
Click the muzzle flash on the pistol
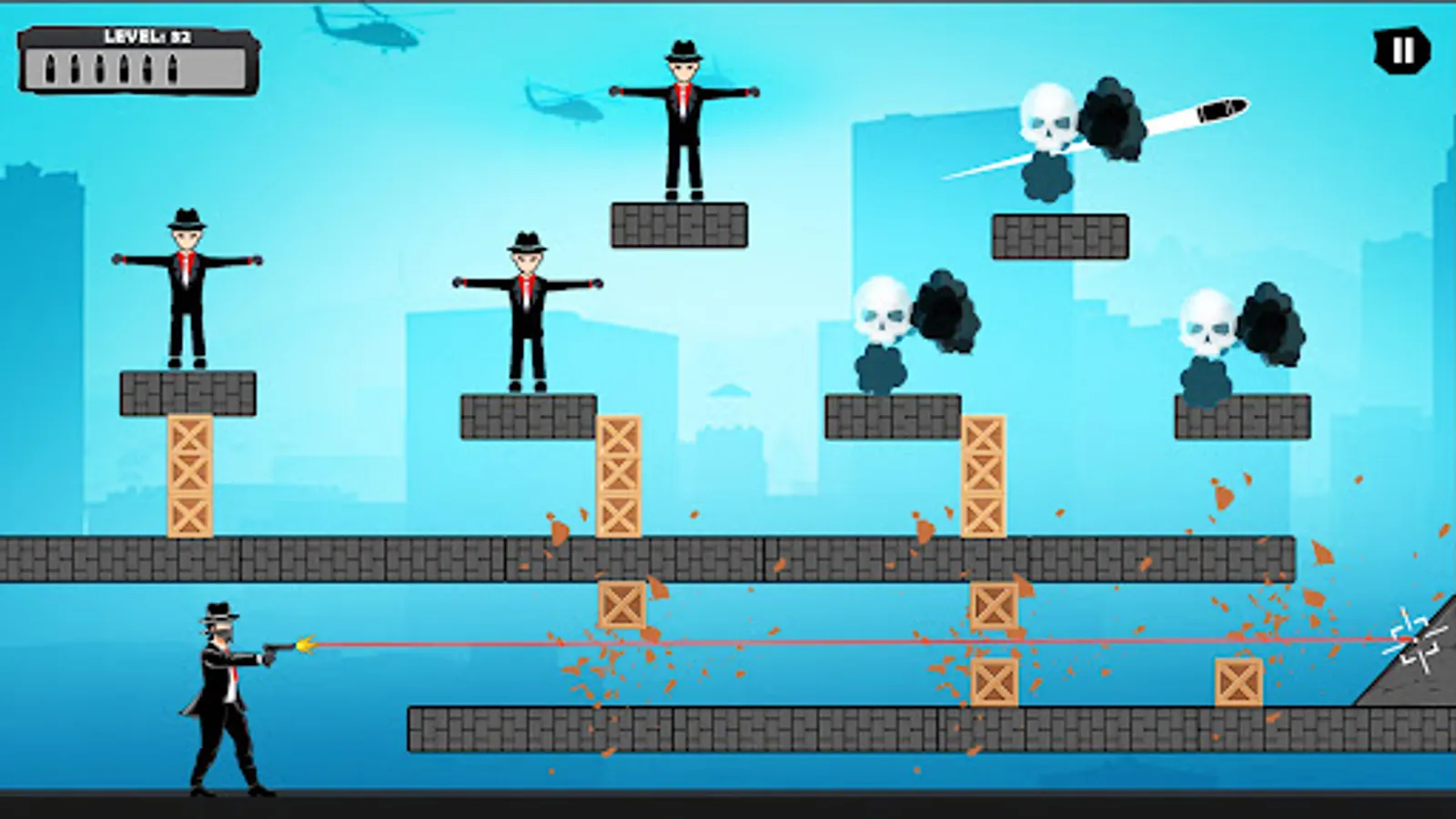pyautogui.click(x=307, y=642)
